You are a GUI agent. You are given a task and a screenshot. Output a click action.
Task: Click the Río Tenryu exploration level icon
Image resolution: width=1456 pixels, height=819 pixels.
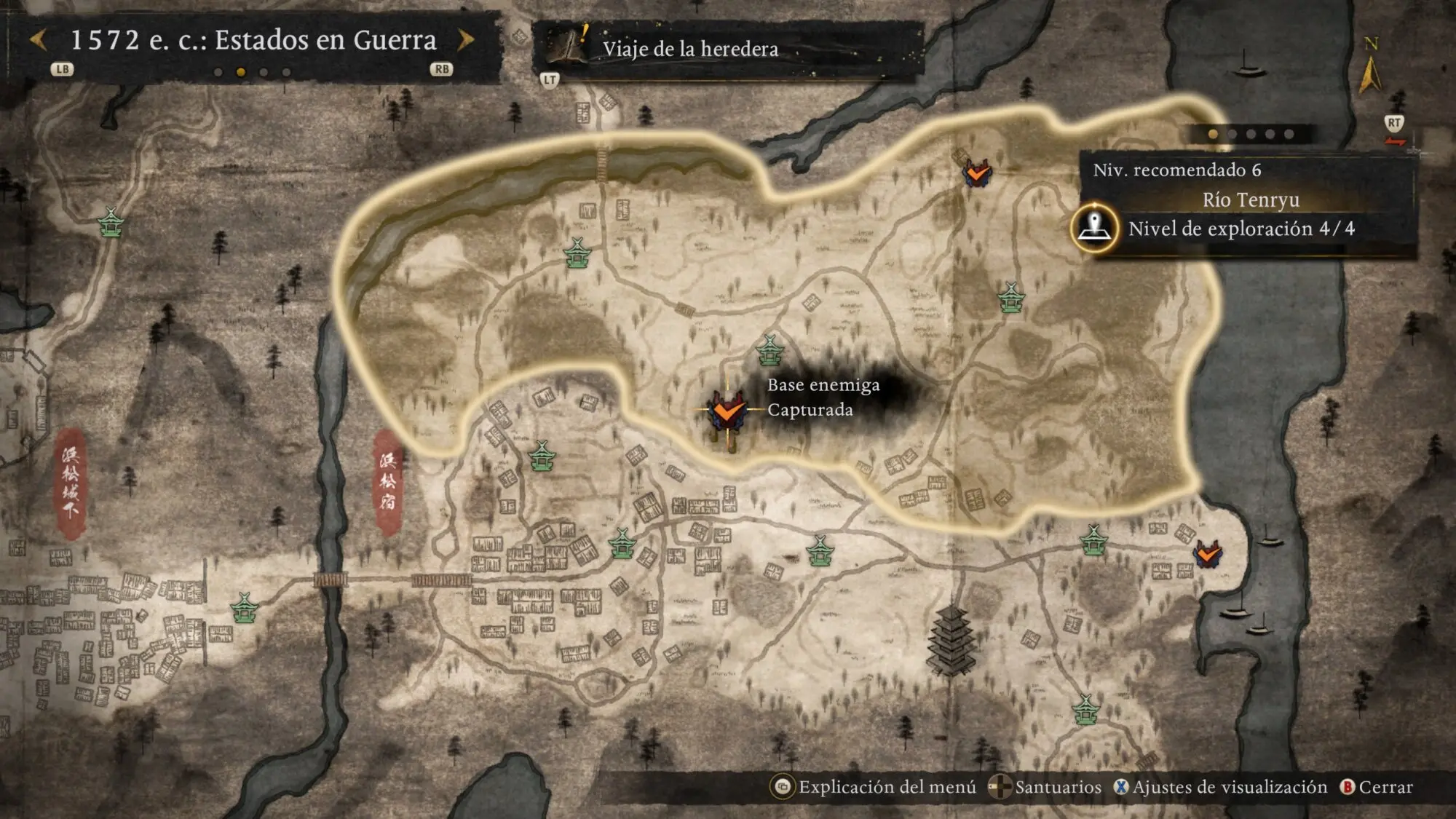pos(1094,228)
